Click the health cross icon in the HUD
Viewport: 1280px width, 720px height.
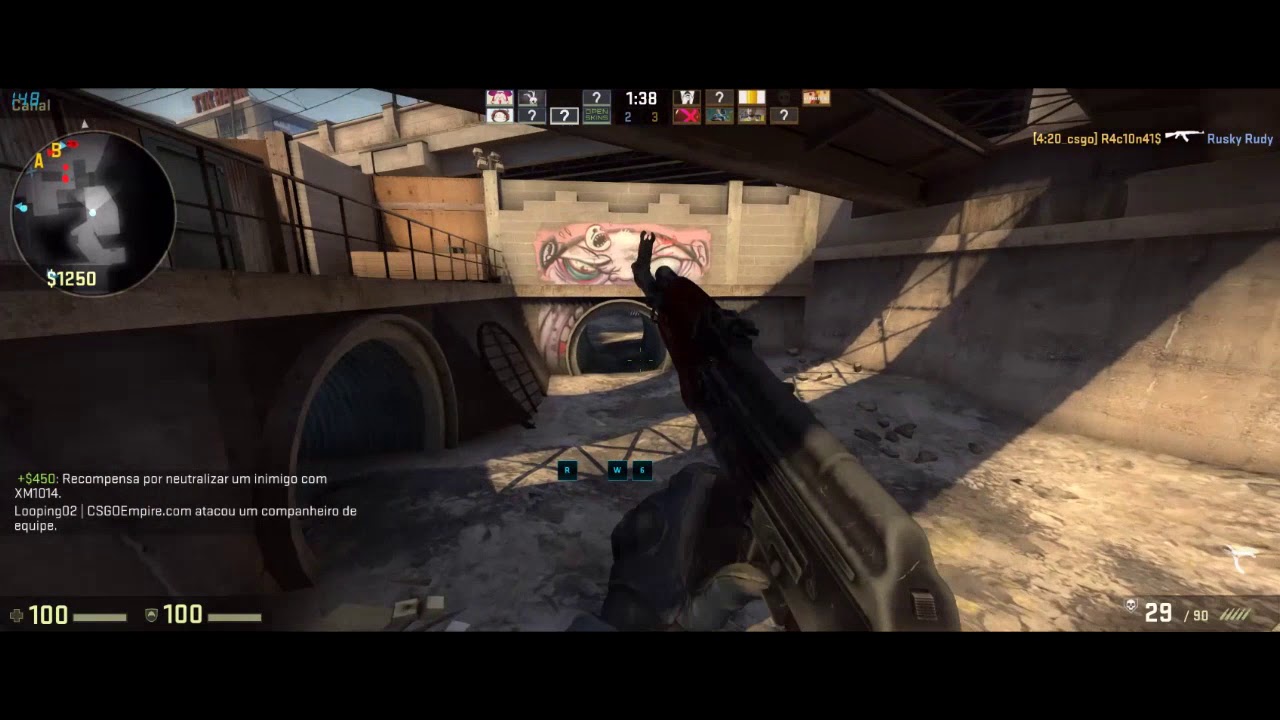[14, 615]
